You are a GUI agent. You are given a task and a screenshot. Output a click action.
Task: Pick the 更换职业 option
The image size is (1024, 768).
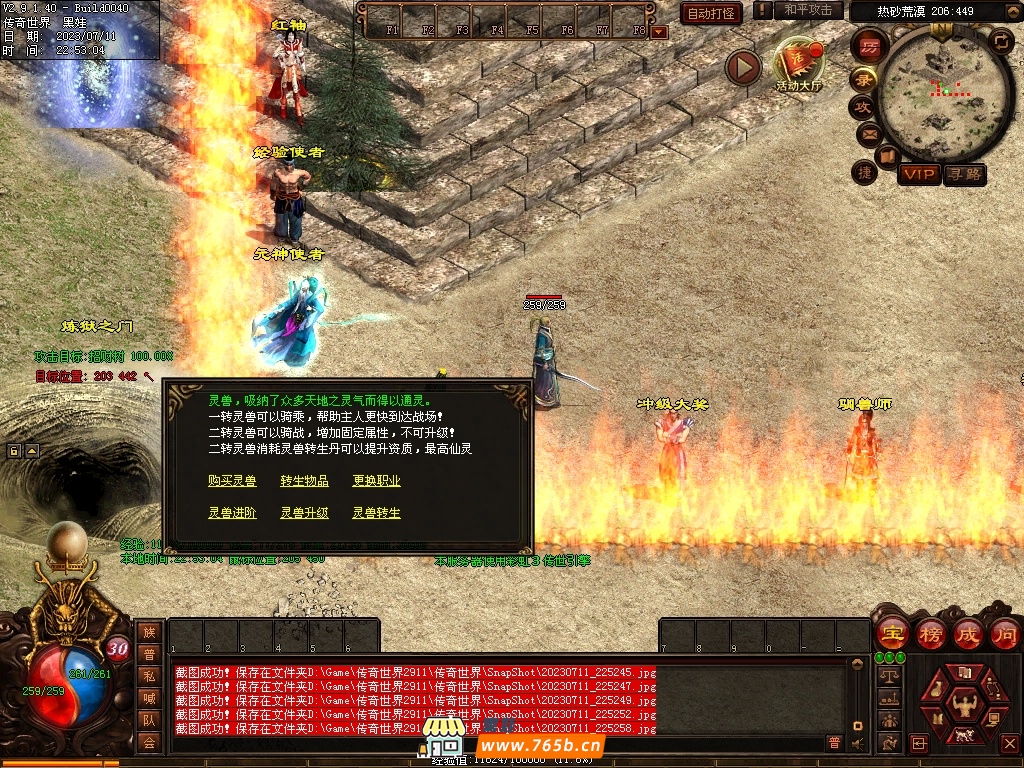[376, 481]
